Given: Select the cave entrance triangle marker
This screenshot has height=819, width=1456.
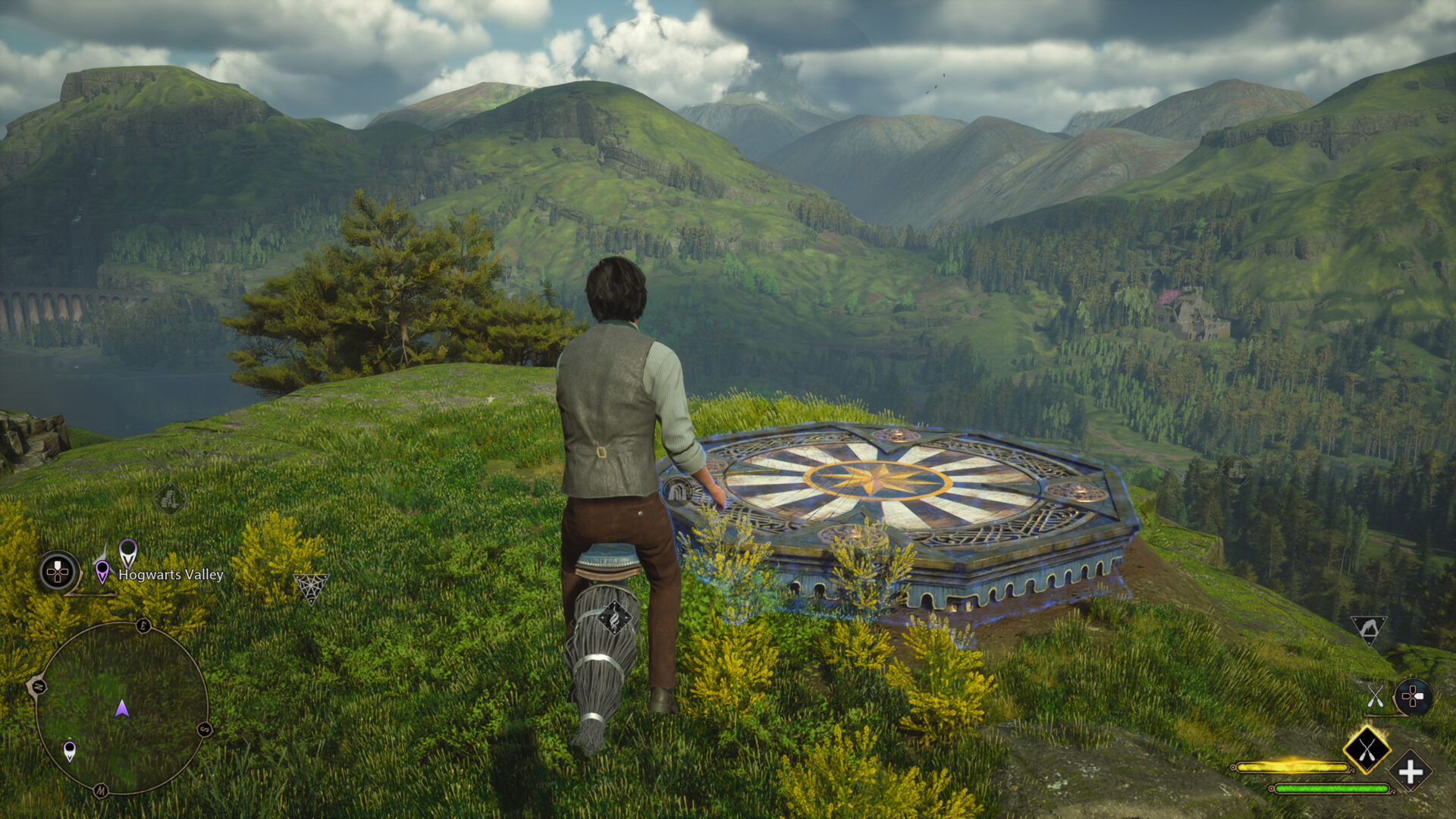Looking at the screenshot, I should coord(1368,629).
